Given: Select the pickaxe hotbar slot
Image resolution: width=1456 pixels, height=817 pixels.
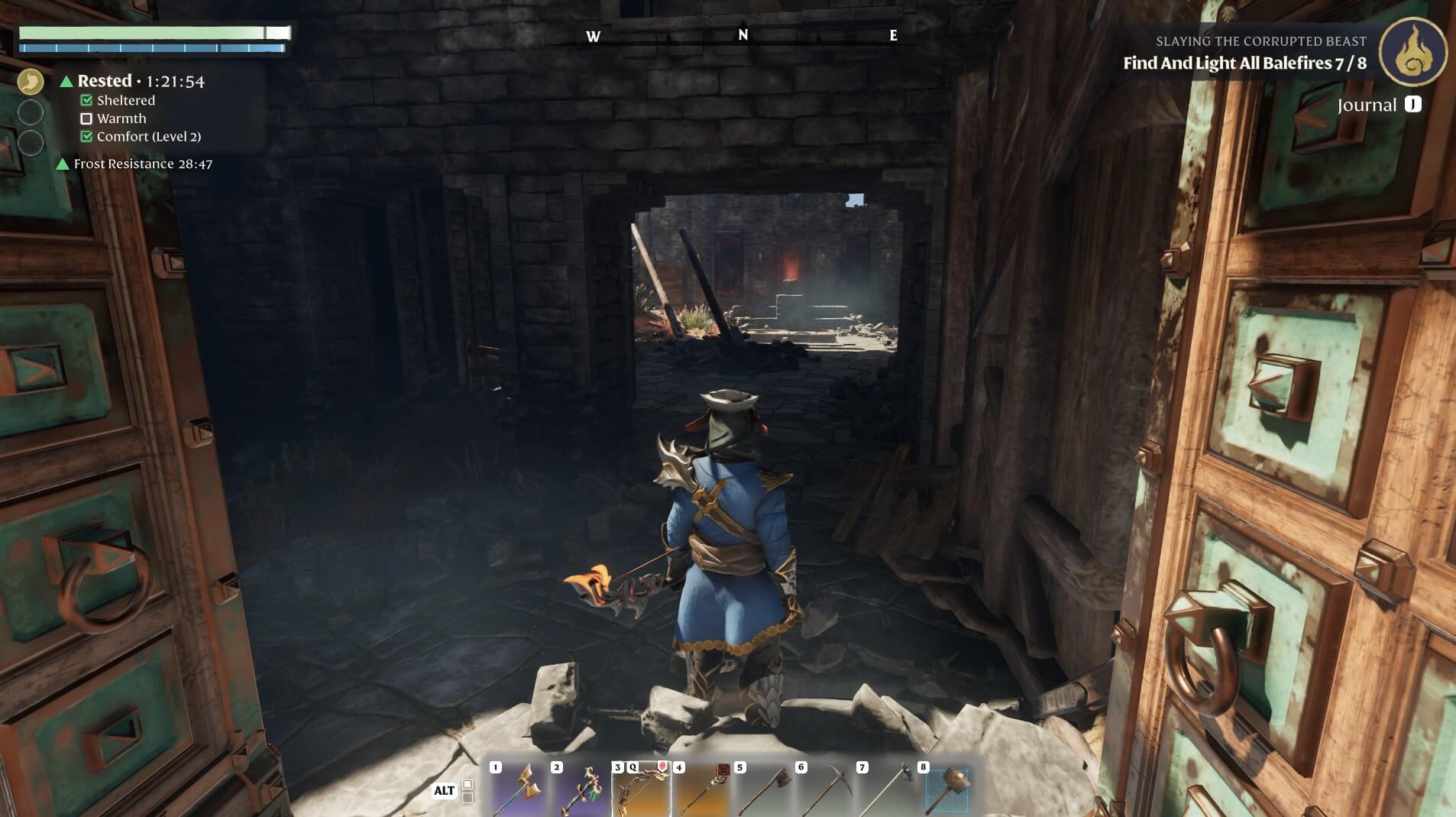Looking at the screenshot, I should pyautogui.click(x=824, y=789).
